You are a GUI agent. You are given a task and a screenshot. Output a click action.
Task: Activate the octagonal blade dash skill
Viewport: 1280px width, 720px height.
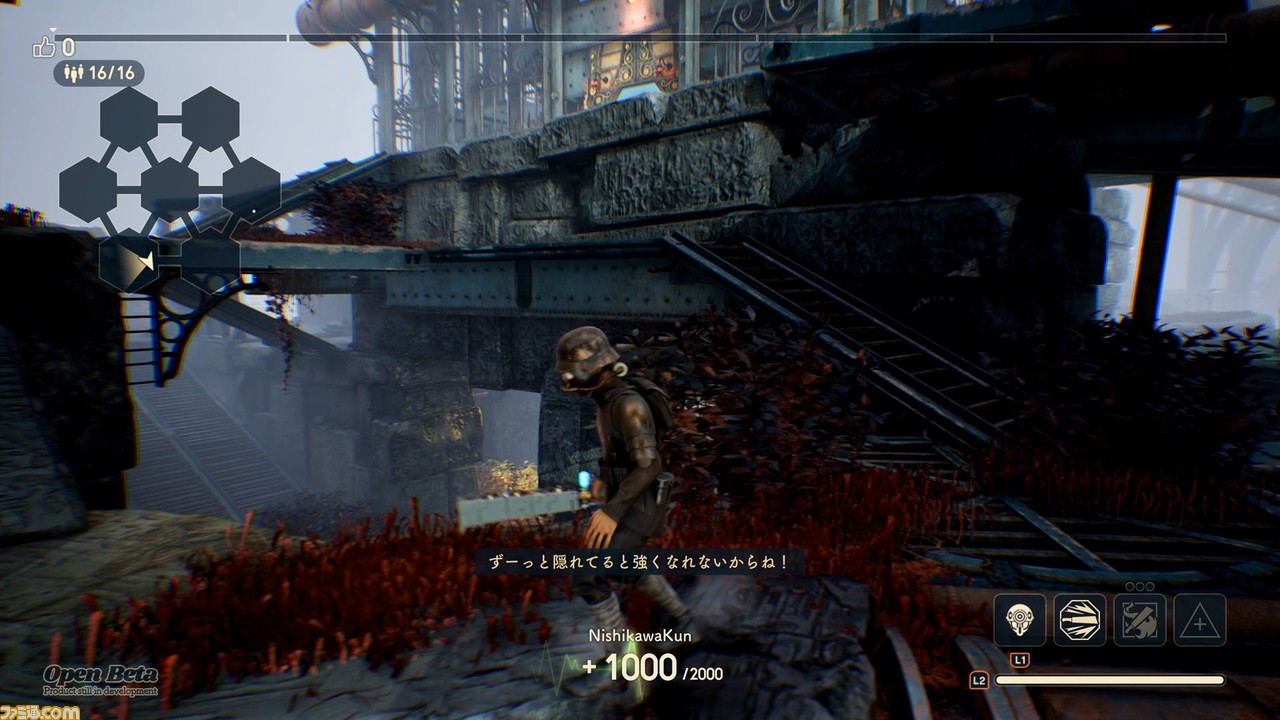[x=1080, y=620]
